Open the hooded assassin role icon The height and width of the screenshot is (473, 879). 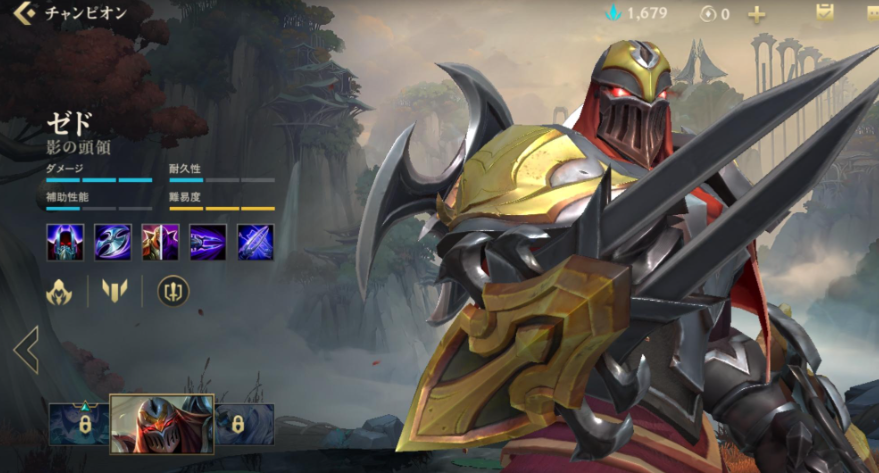(x=61, y=291)
